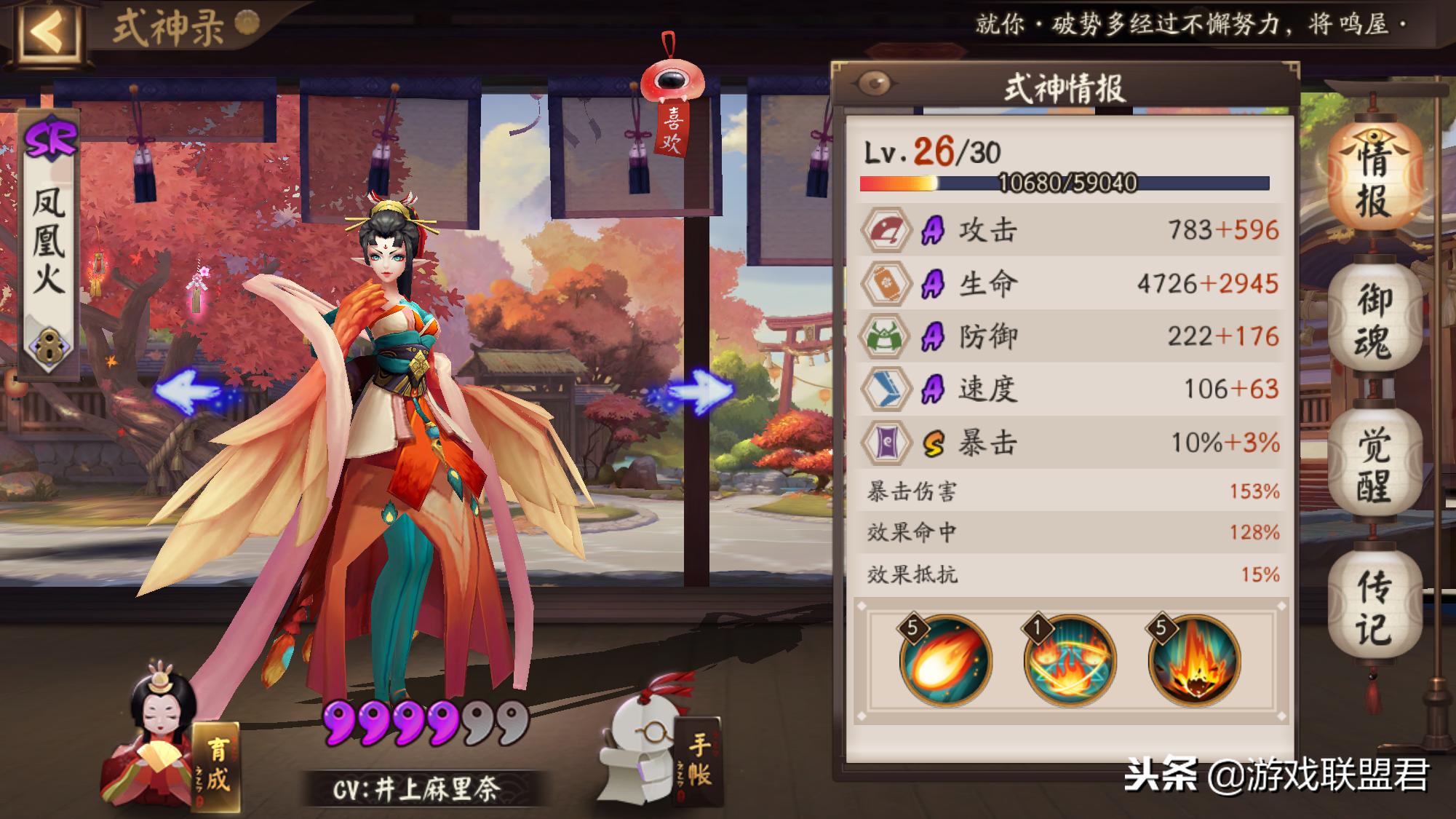This screenshot has height=819, width=1456.
Task: Open the 御魂 lantern tab
Action: click(x=1373, y=320)
